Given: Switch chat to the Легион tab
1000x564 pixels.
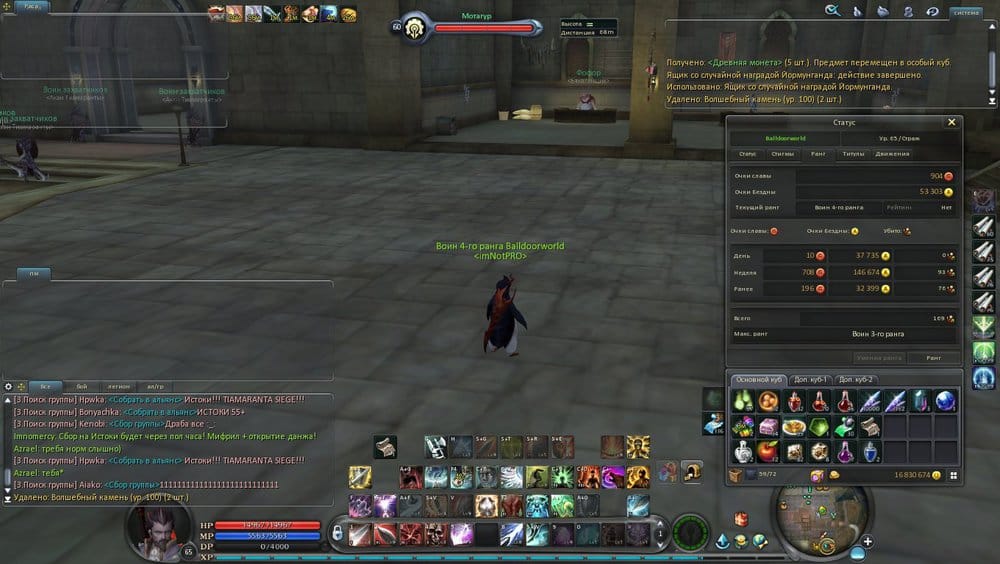Looking at the screenshot, I should (118, 386).
